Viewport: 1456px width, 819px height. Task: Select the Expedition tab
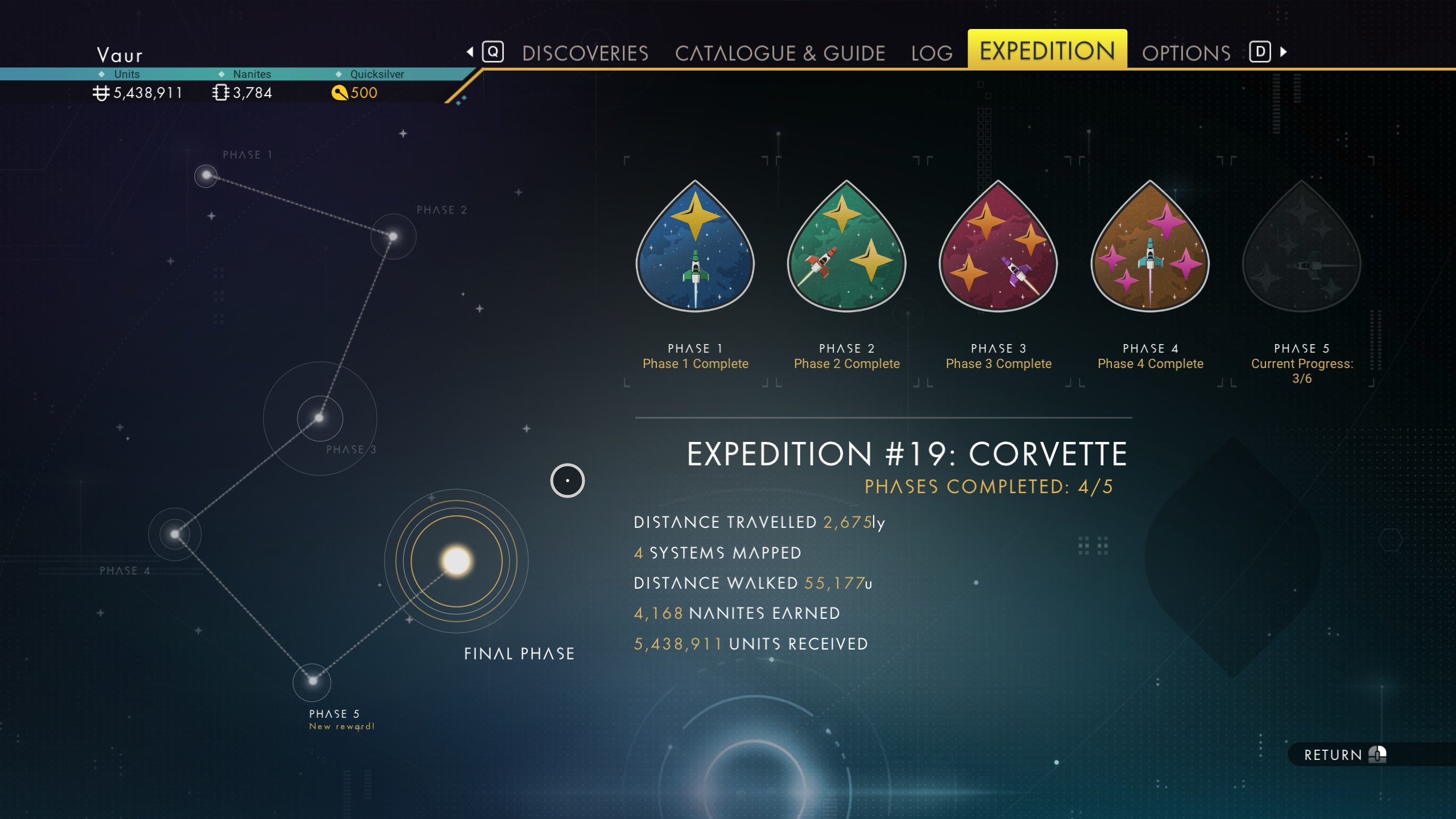pyautogui.click(x=1047, y=51)
